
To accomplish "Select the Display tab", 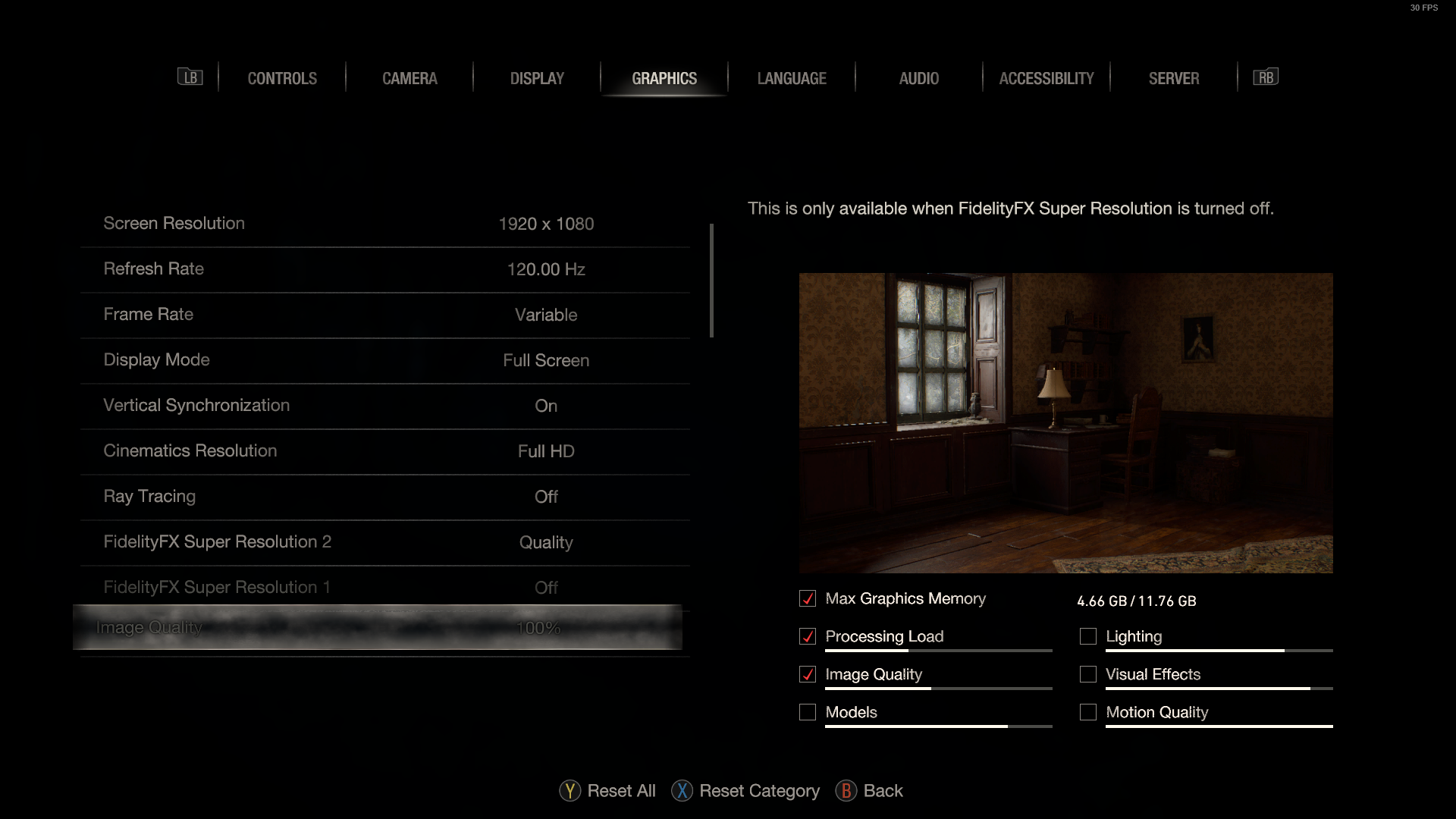I will (x=537, y=78).
